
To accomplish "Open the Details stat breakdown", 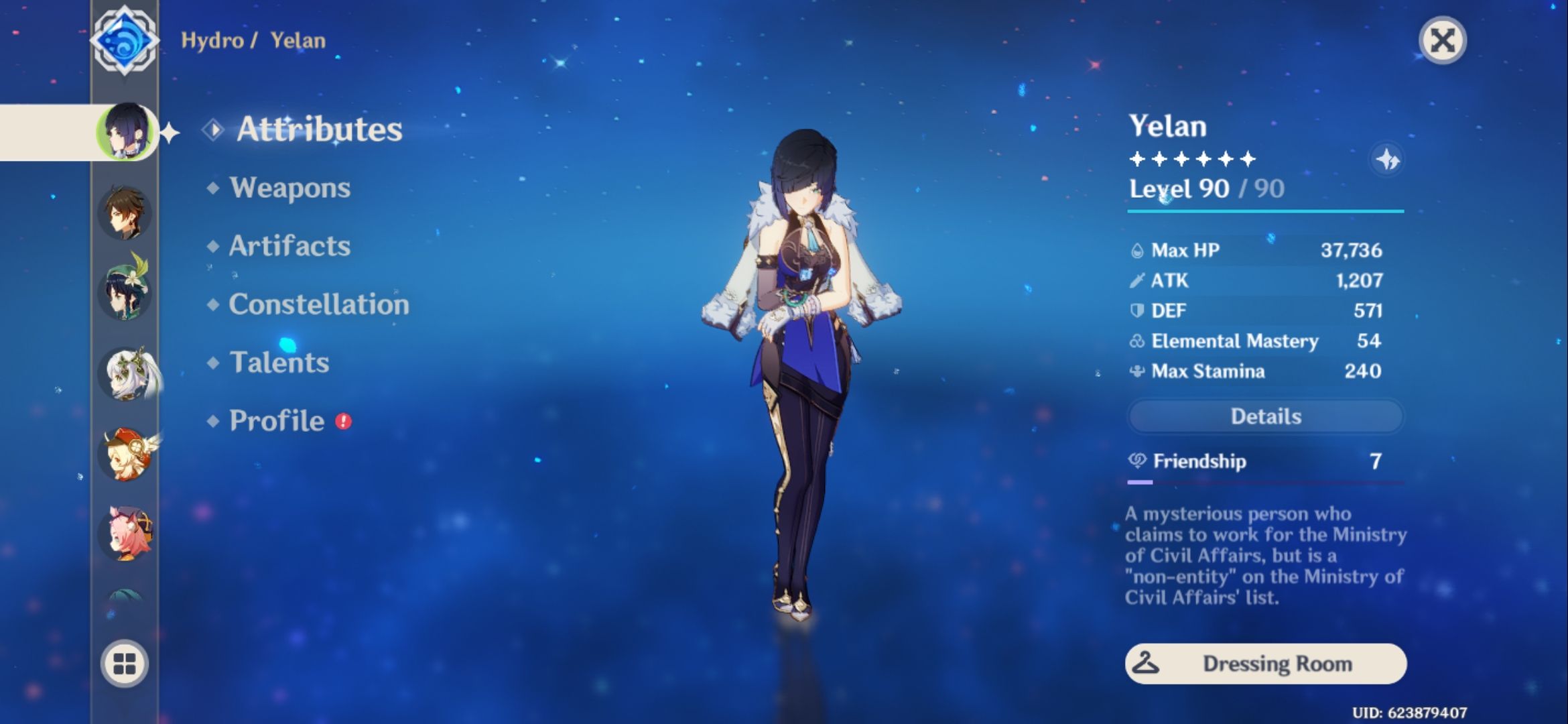I will click(1265, 416).
